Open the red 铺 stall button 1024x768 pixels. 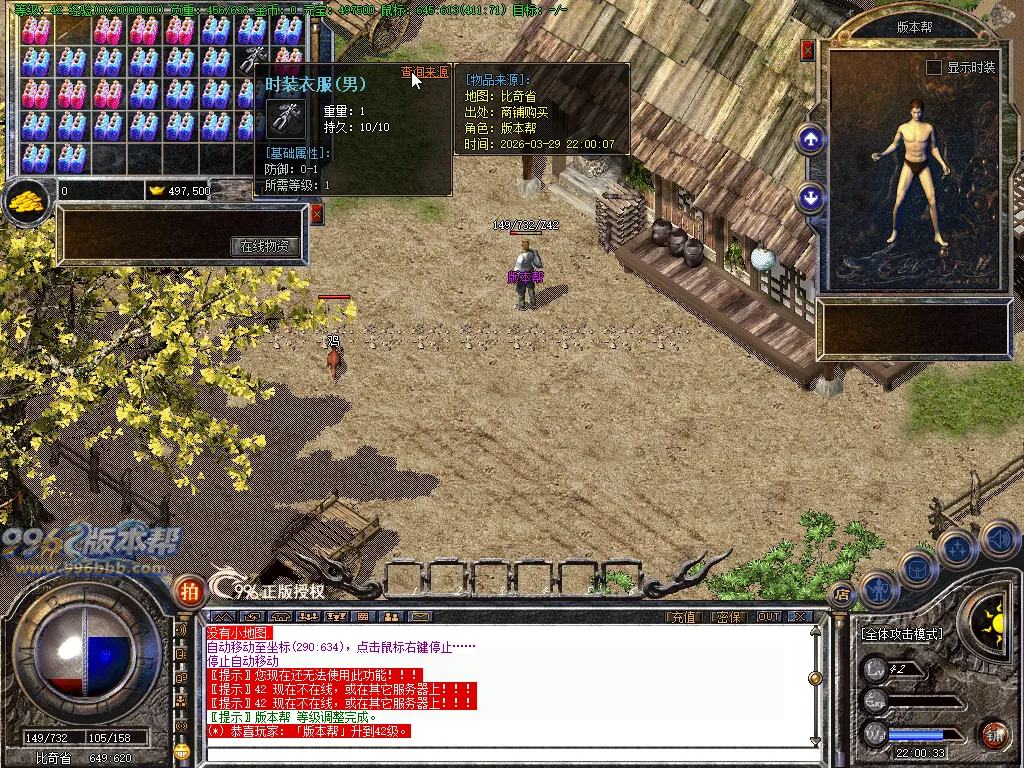994,735
